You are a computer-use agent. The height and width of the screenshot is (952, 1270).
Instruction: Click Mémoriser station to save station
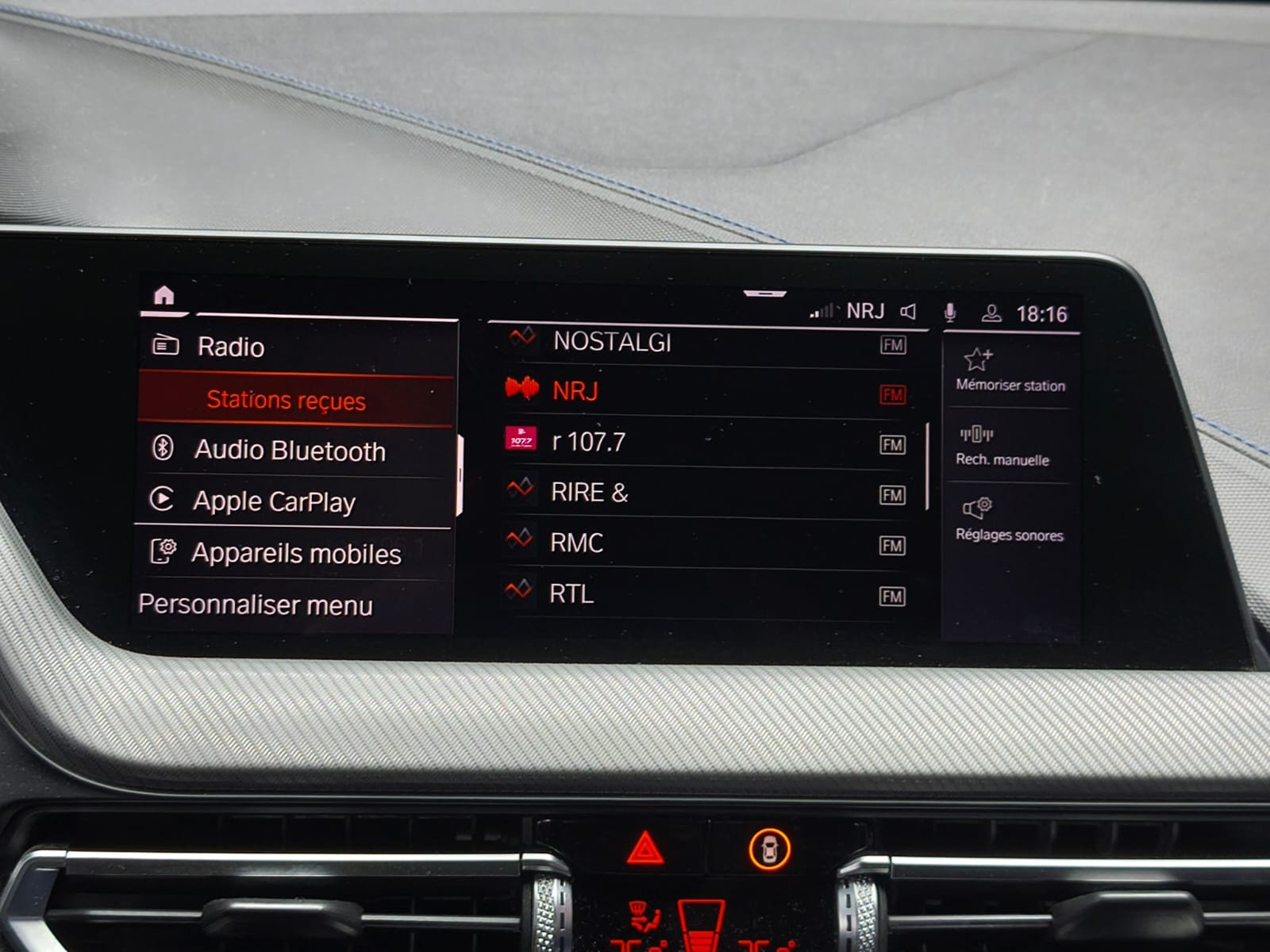tap(1009, 370)
